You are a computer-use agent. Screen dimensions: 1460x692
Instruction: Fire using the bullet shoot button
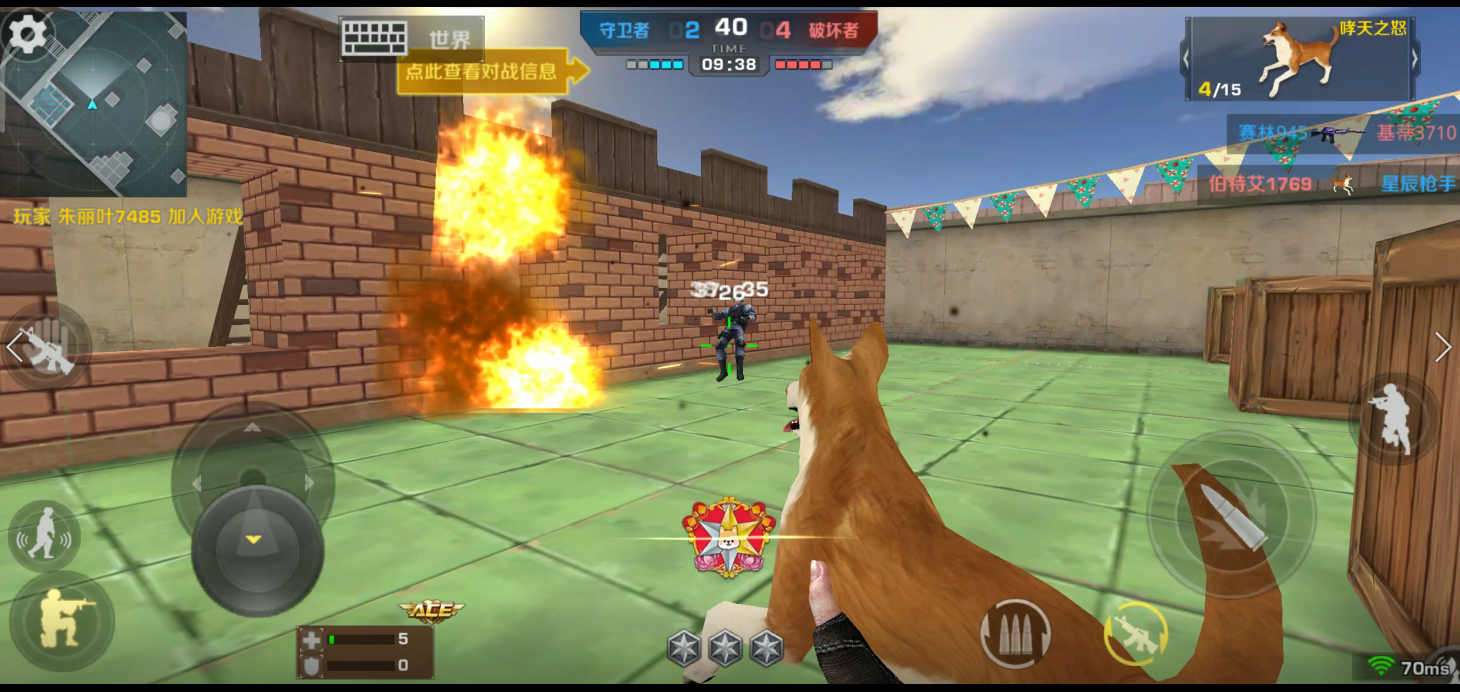tap(1230, 515)
